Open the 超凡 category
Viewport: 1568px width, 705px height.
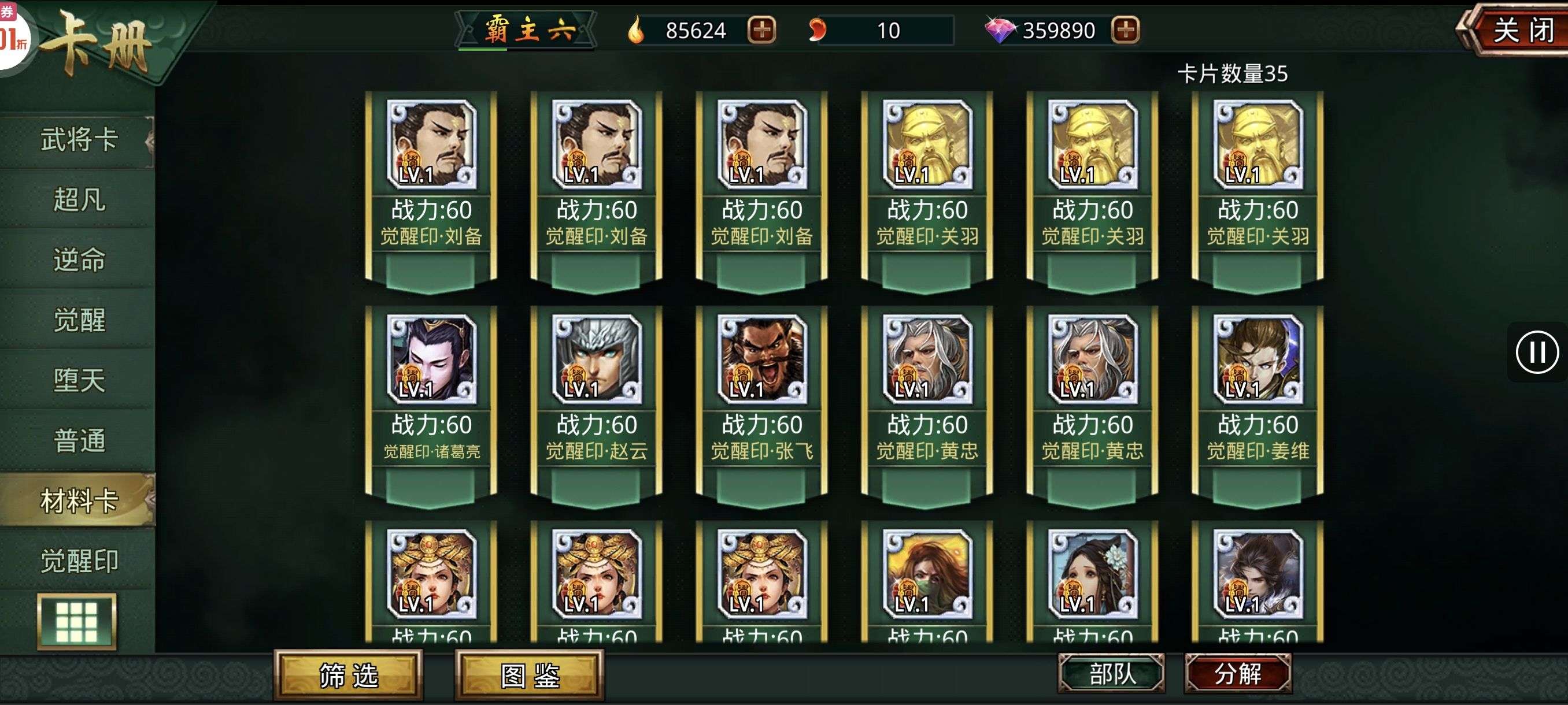click(x=79, y=199)
